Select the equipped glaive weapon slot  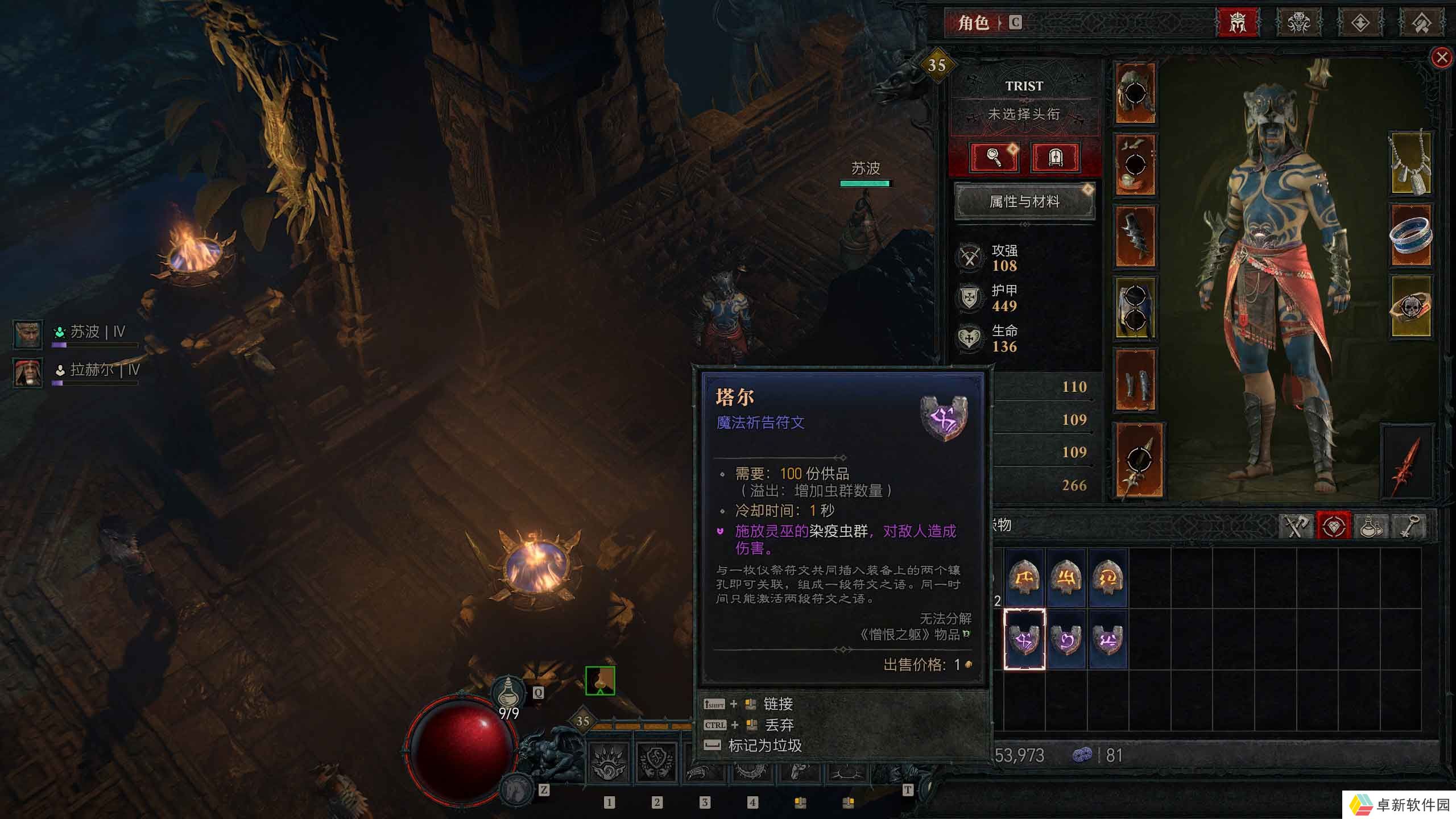1139,461
